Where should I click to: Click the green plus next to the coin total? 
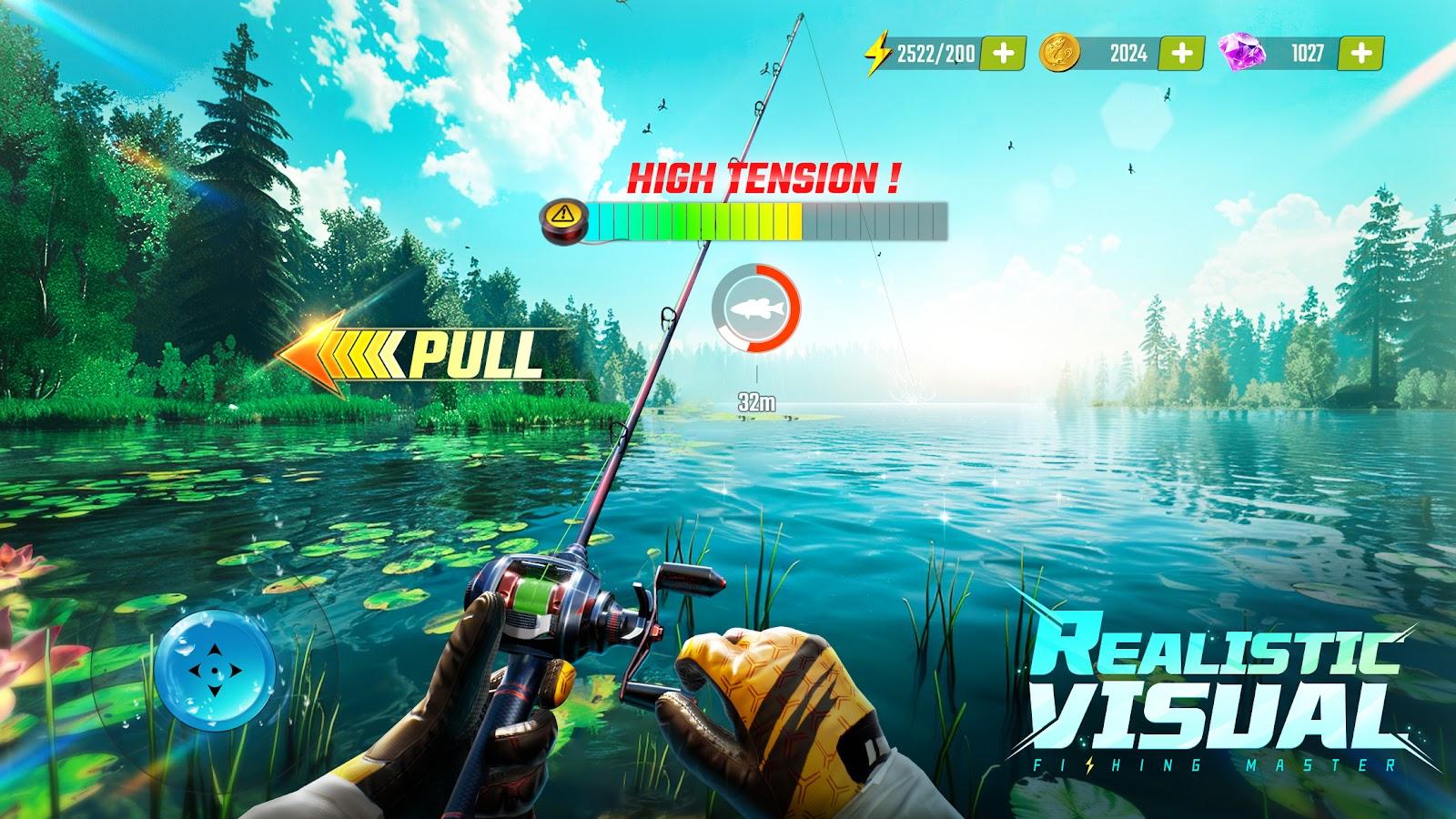click(1180, 55)
